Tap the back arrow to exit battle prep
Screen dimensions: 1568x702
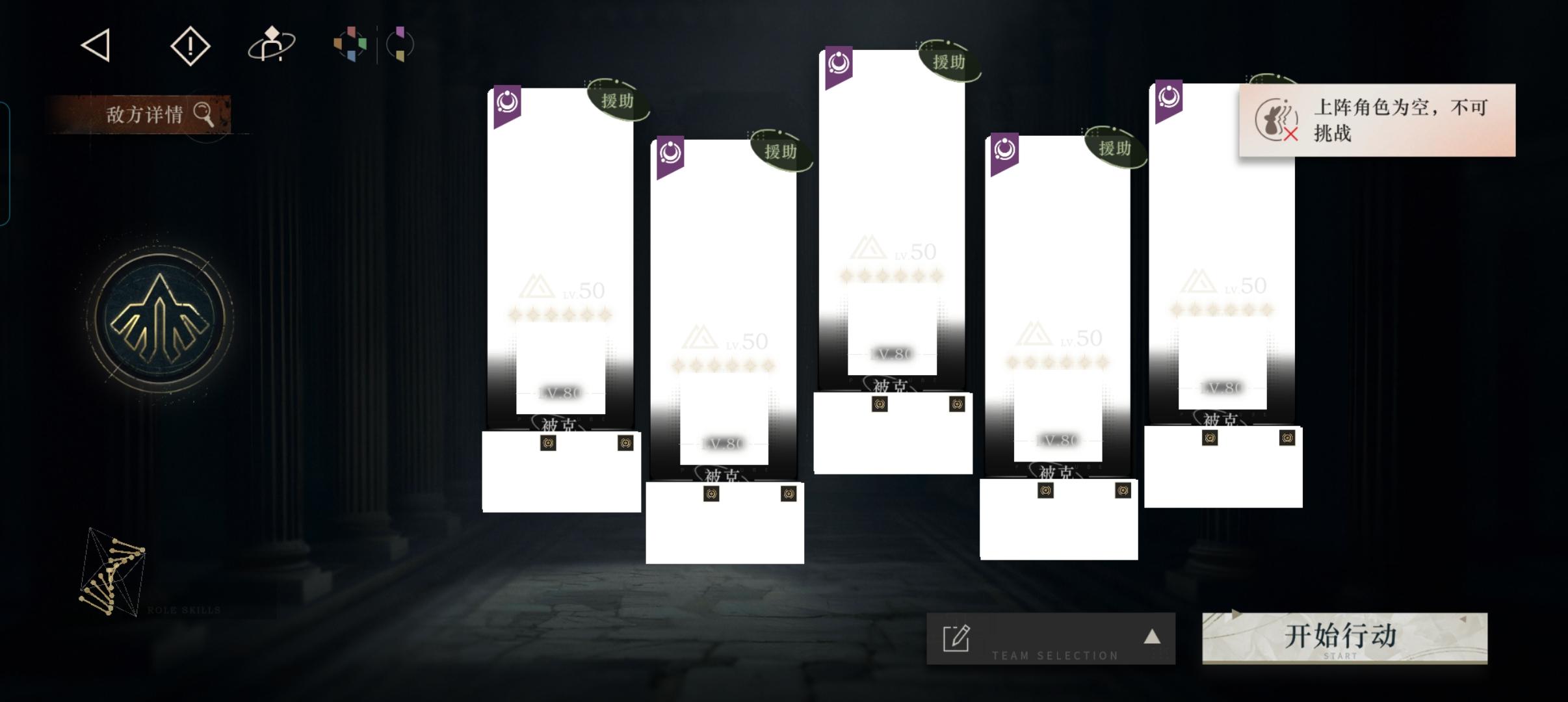tap(94, 45)
